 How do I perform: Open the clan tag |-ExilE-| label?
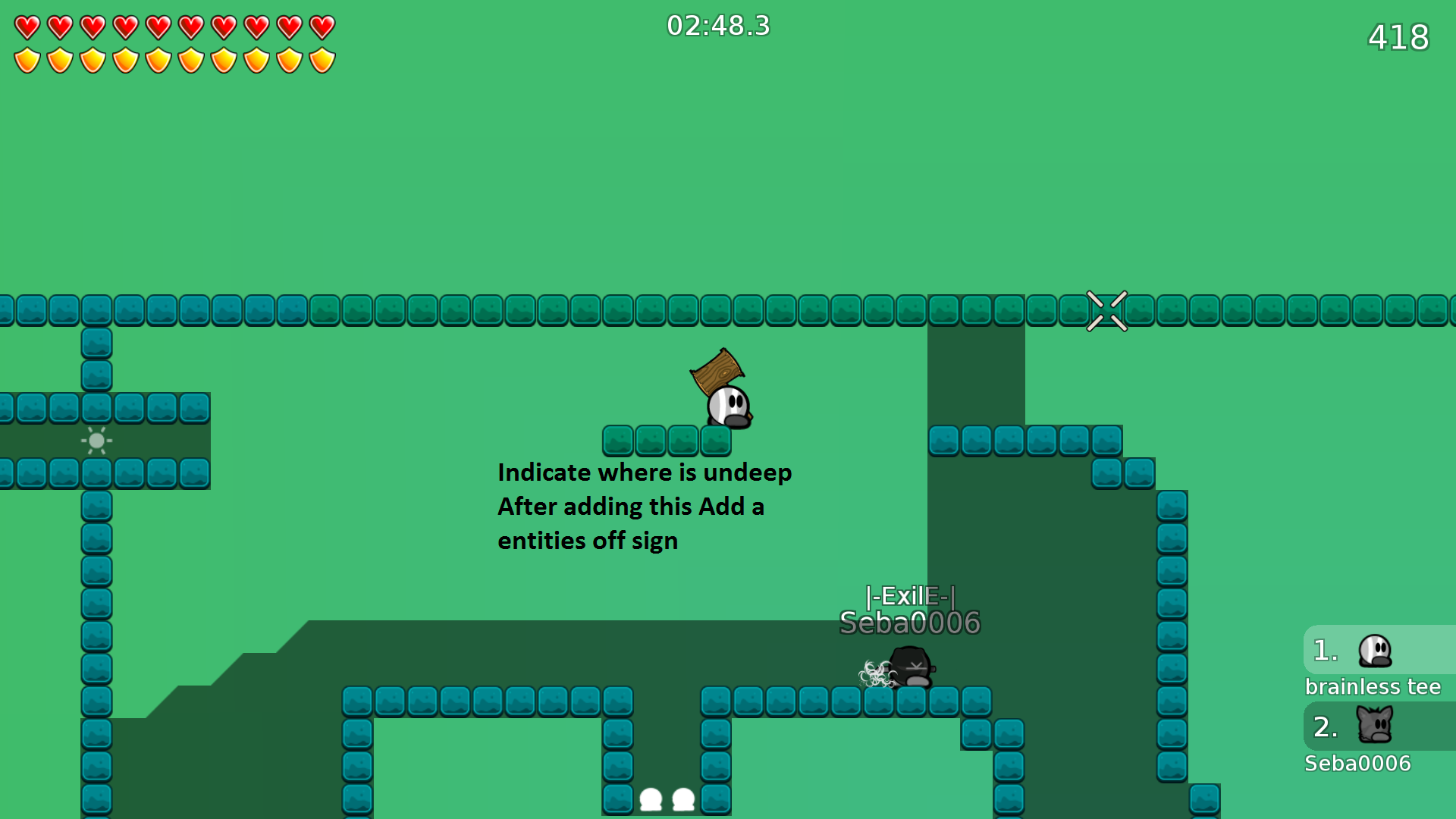(910, 597)
